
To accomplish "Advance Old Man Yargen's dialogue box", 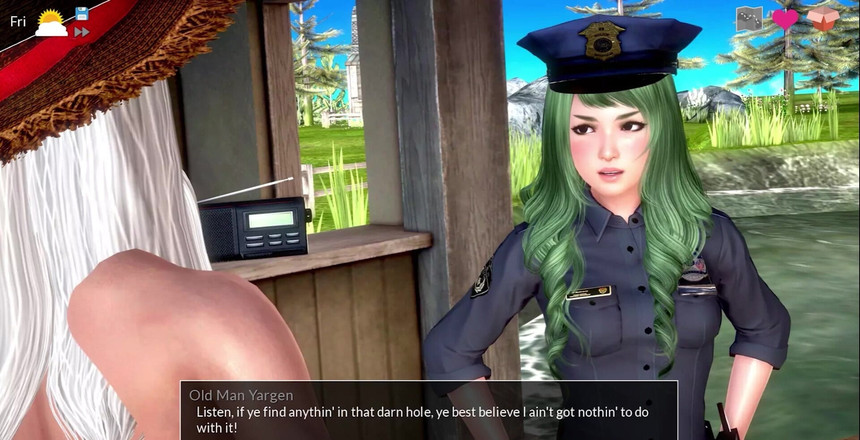I will pos(429,410).
